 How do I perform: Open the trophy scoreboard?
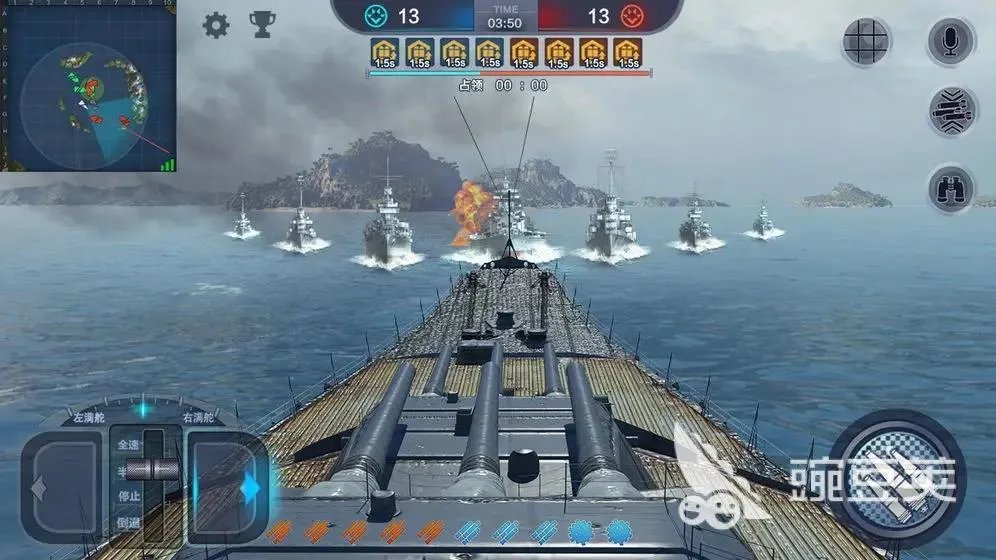point(262,25)
